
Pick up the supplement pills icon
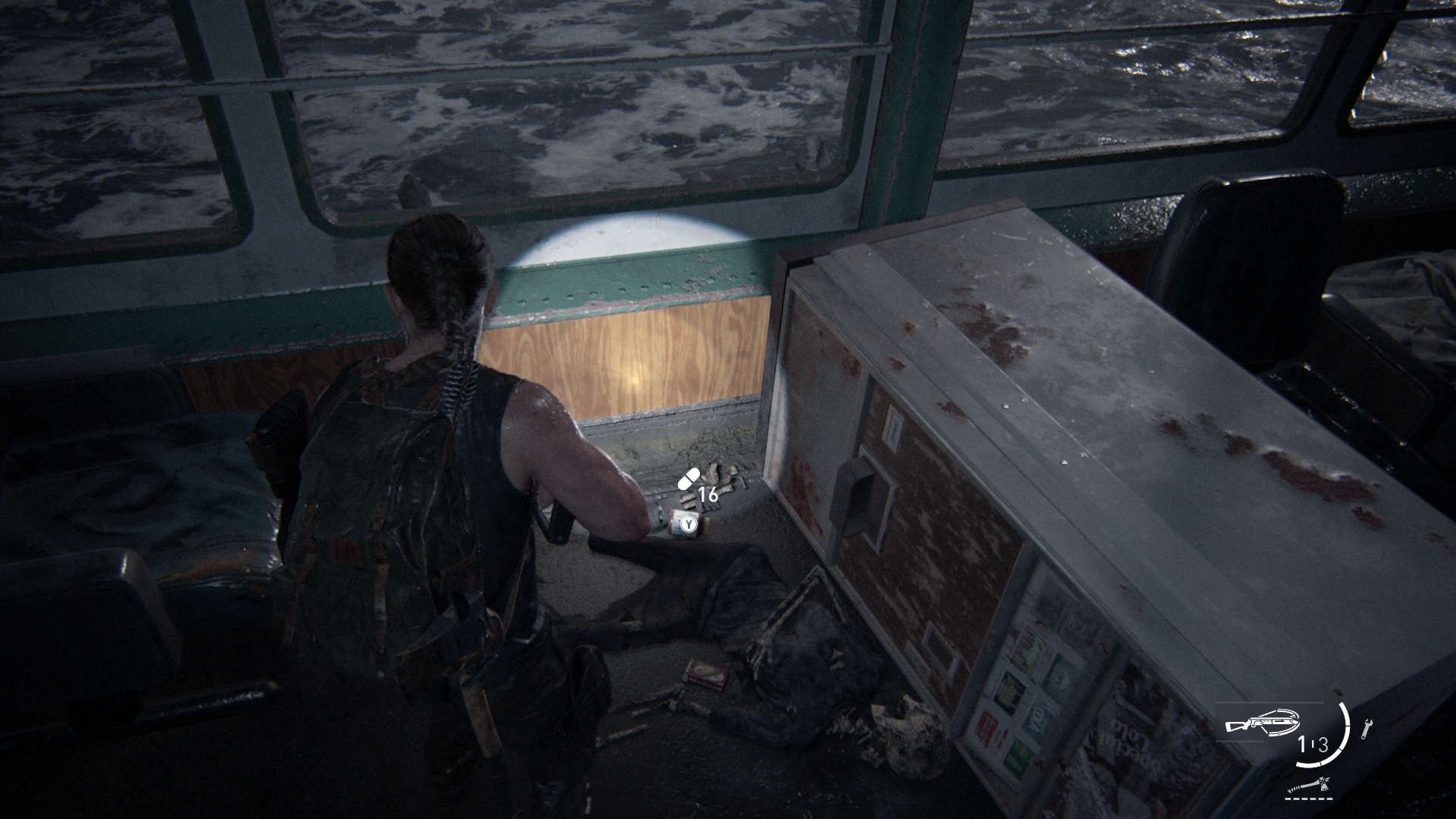click(689, 479)
